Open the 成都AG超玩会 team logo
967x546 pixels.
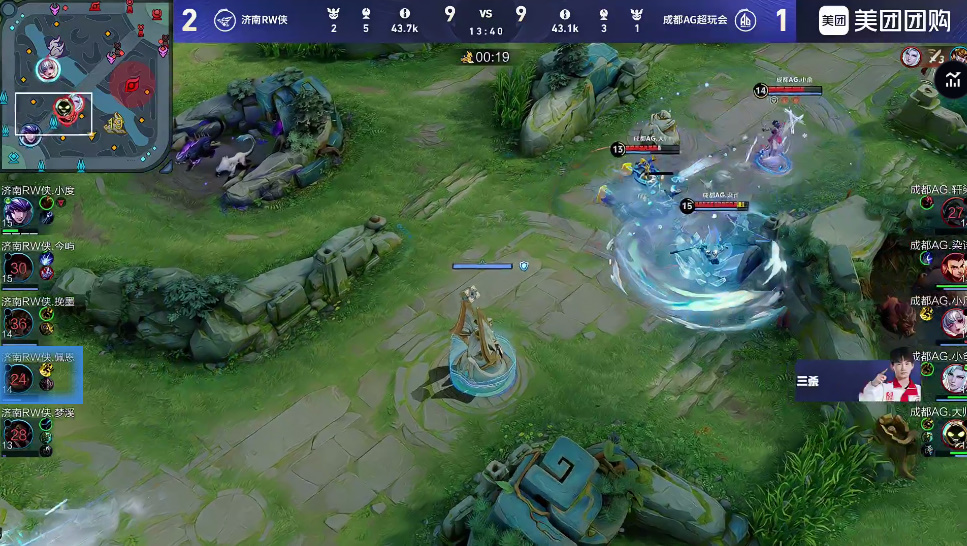[x=745, y=21]
